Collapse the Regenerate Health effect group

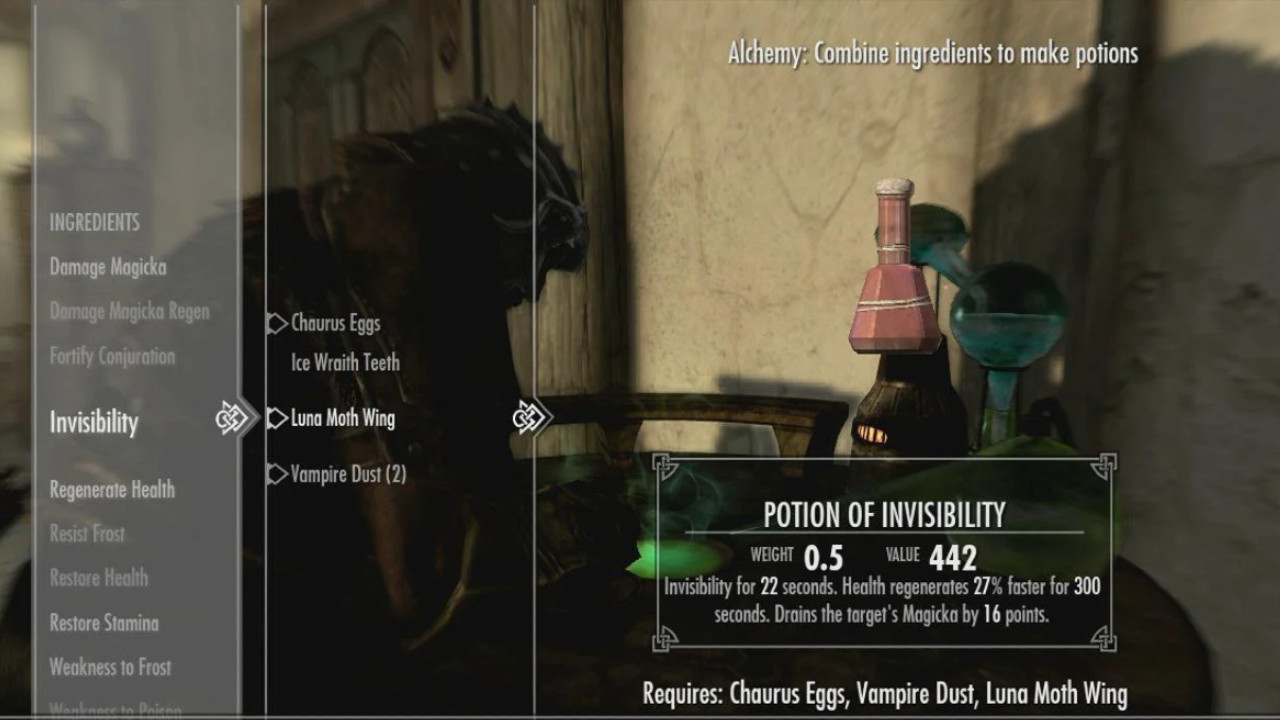click(x=112, y=490)
